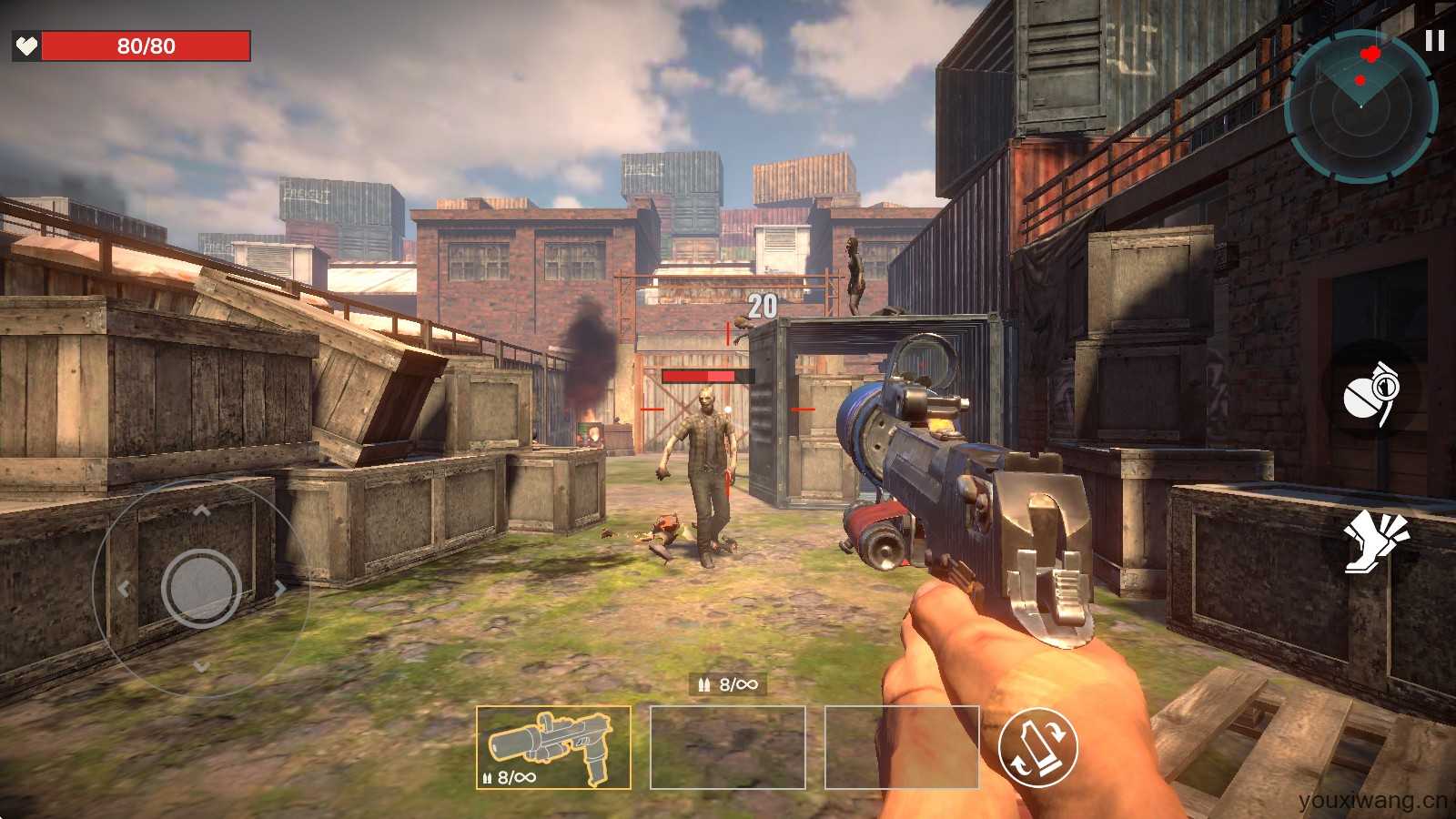Reload the weapon with the magazine button
The image size is (1456, 819).
point(1037,747)
